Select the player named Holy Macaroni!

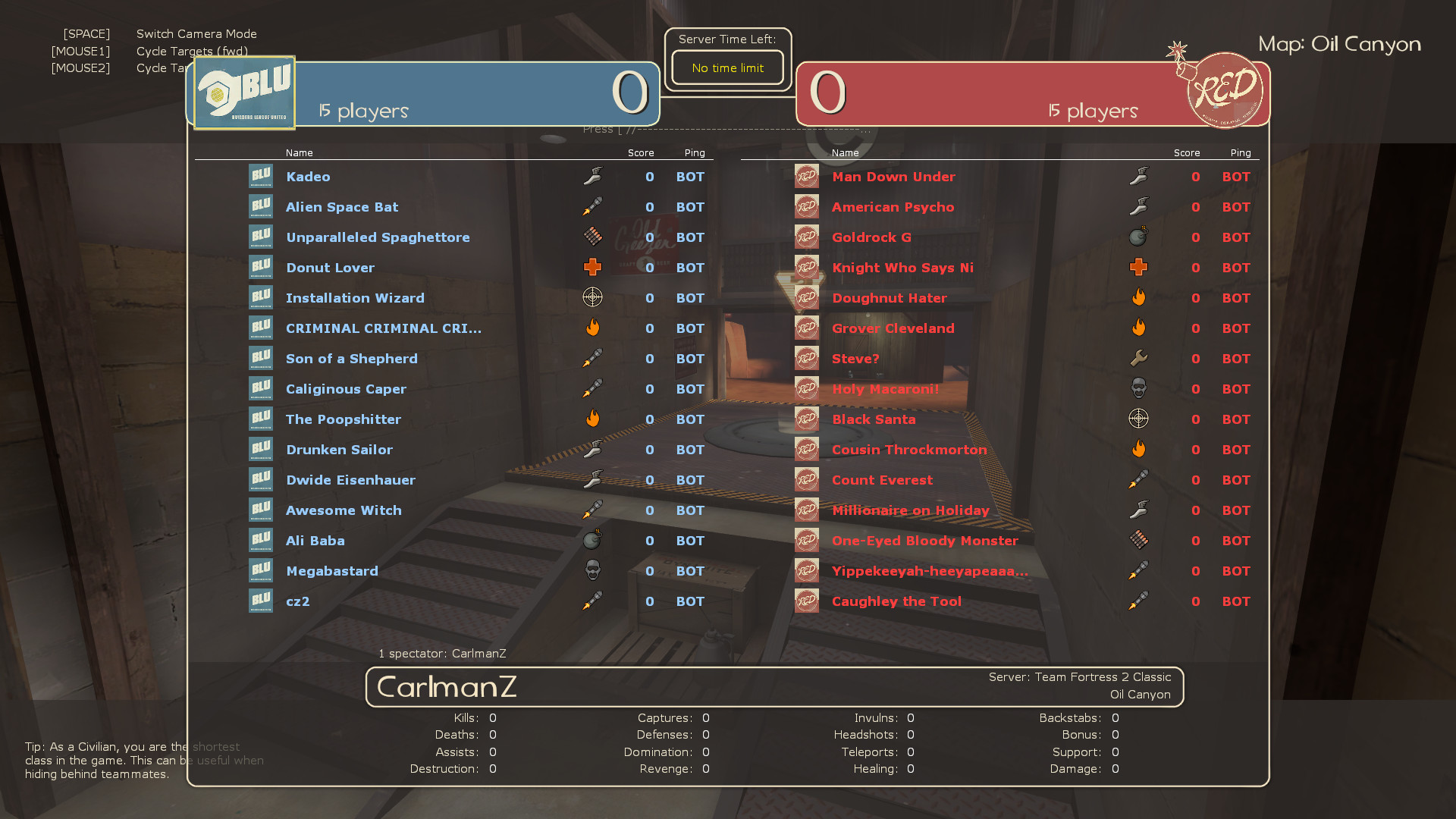(x=886, y=388)
